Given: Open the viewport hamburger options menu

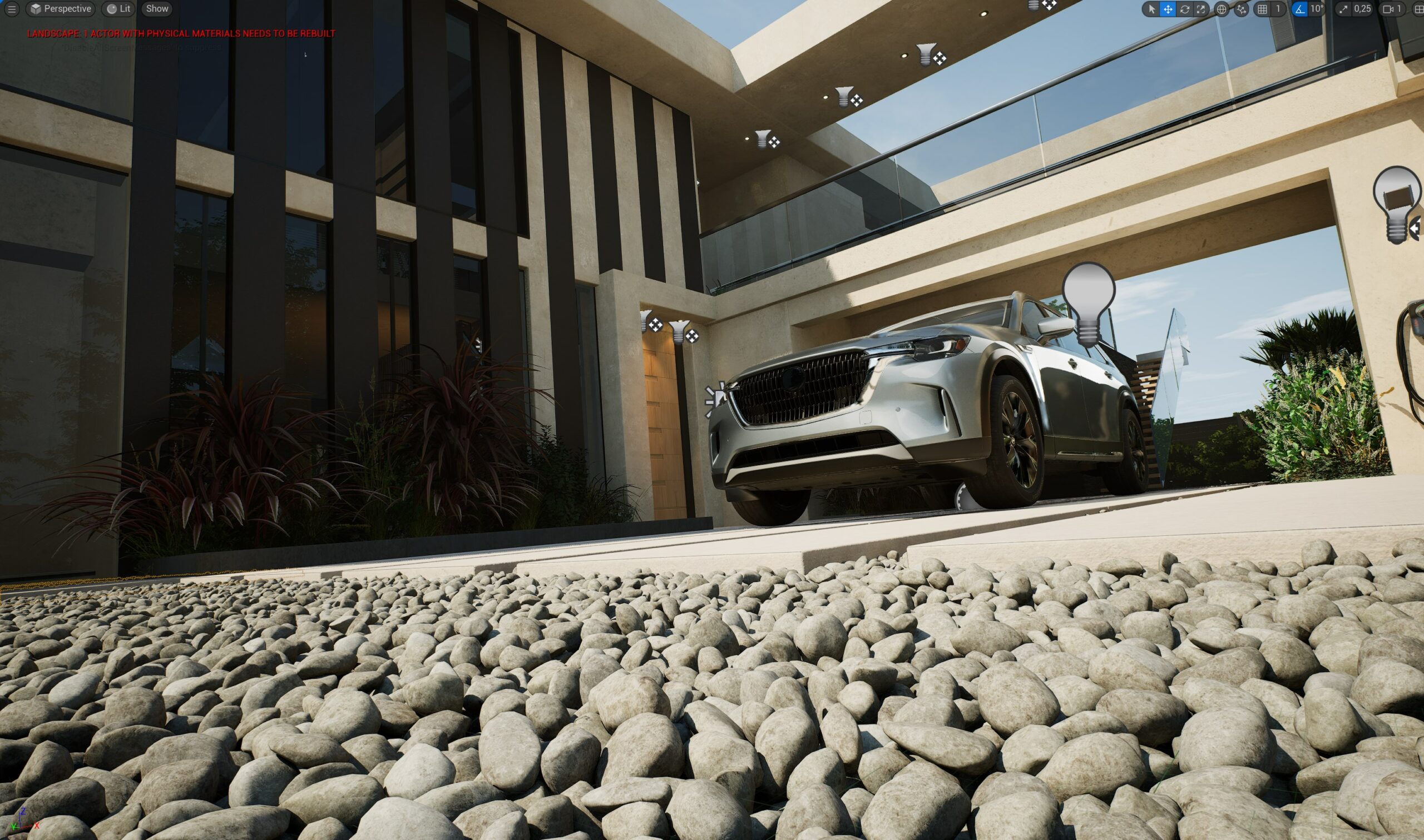Looking at the screenshot, I should (x=11, y=9).
